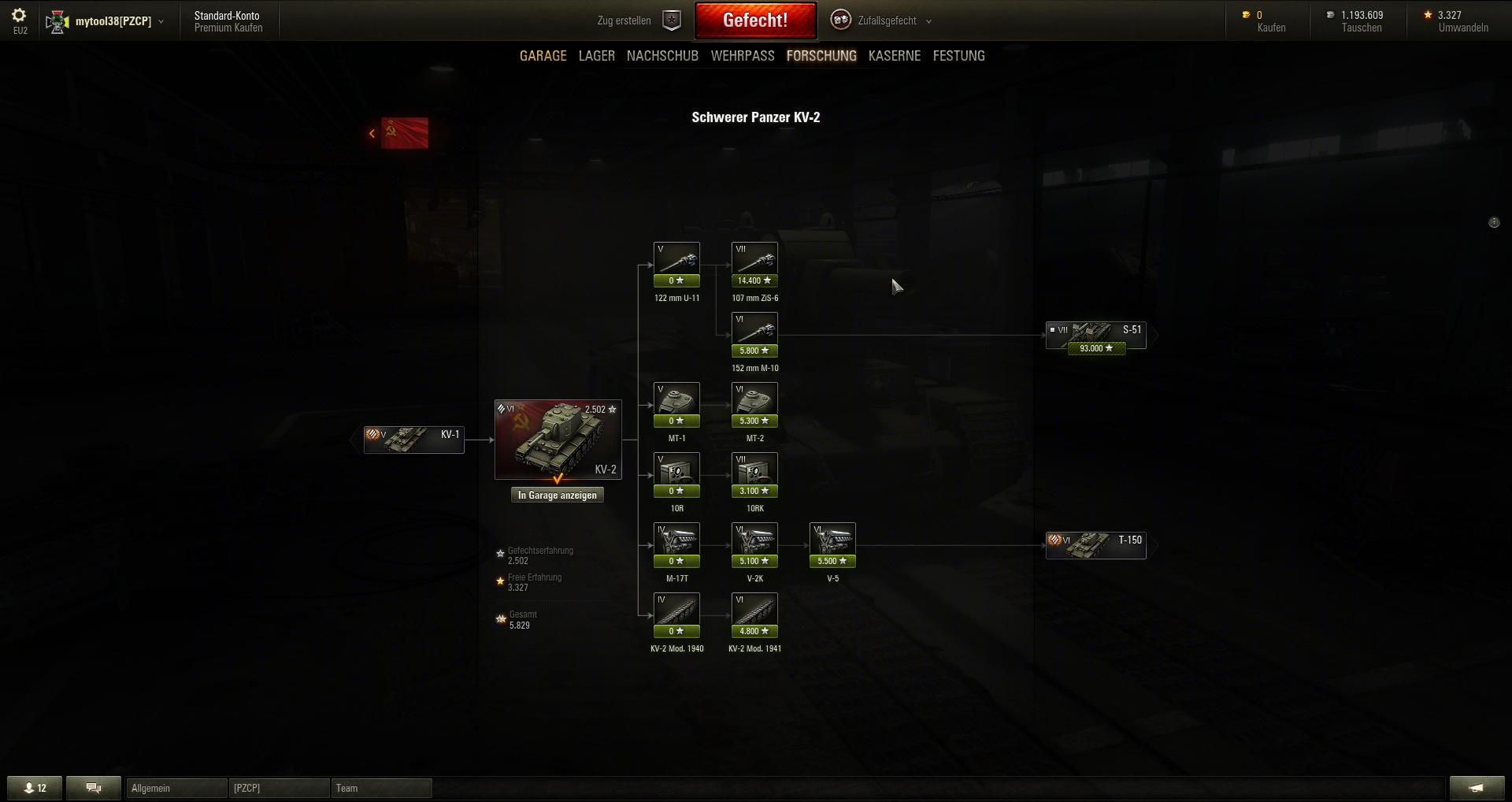This screenshot has width=1512, height=802.
Task: Open the settings gear menu
Action: tap(19, 16)
